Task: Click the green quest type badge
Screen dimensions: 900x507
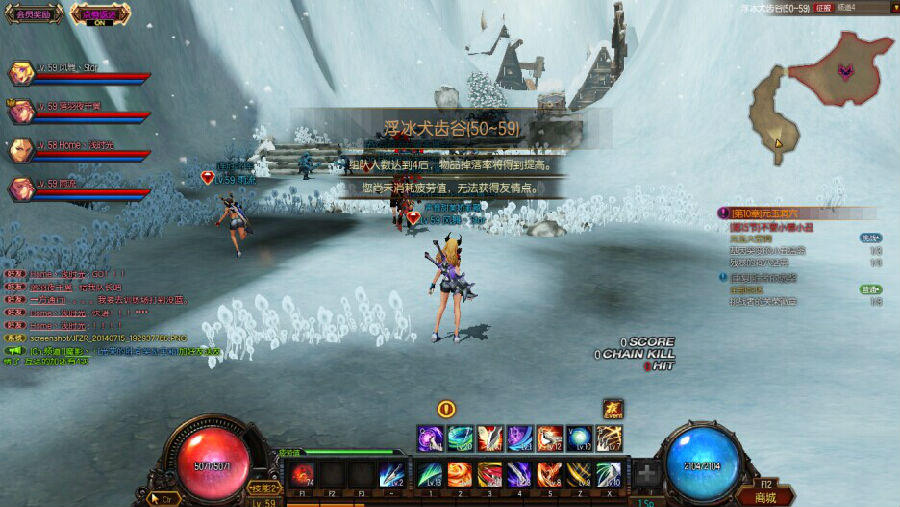Action: click(871, 289)
